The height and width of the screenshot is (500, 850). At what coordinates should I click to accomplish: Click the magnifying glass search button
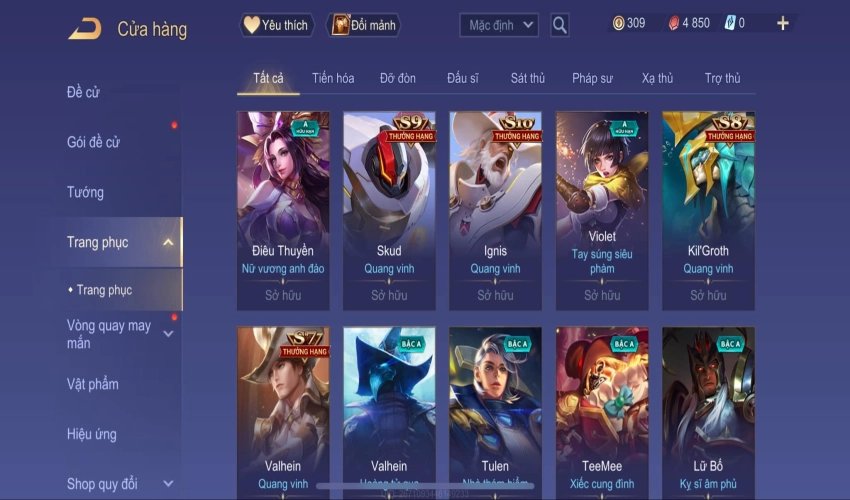pyautogui.click(x=560, y=24)
